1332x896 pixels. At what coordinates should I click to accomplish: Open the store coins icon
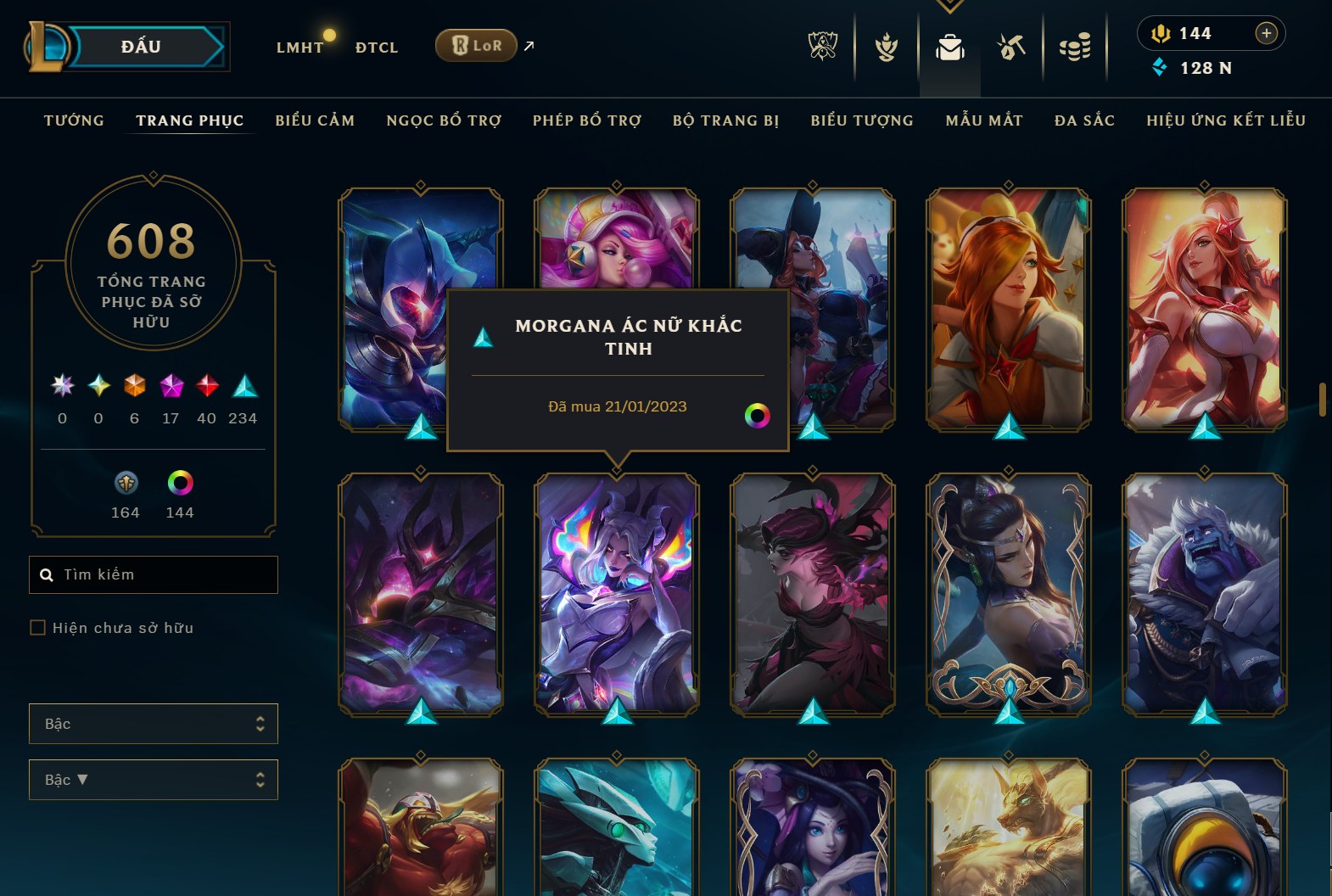[1074, 48]
